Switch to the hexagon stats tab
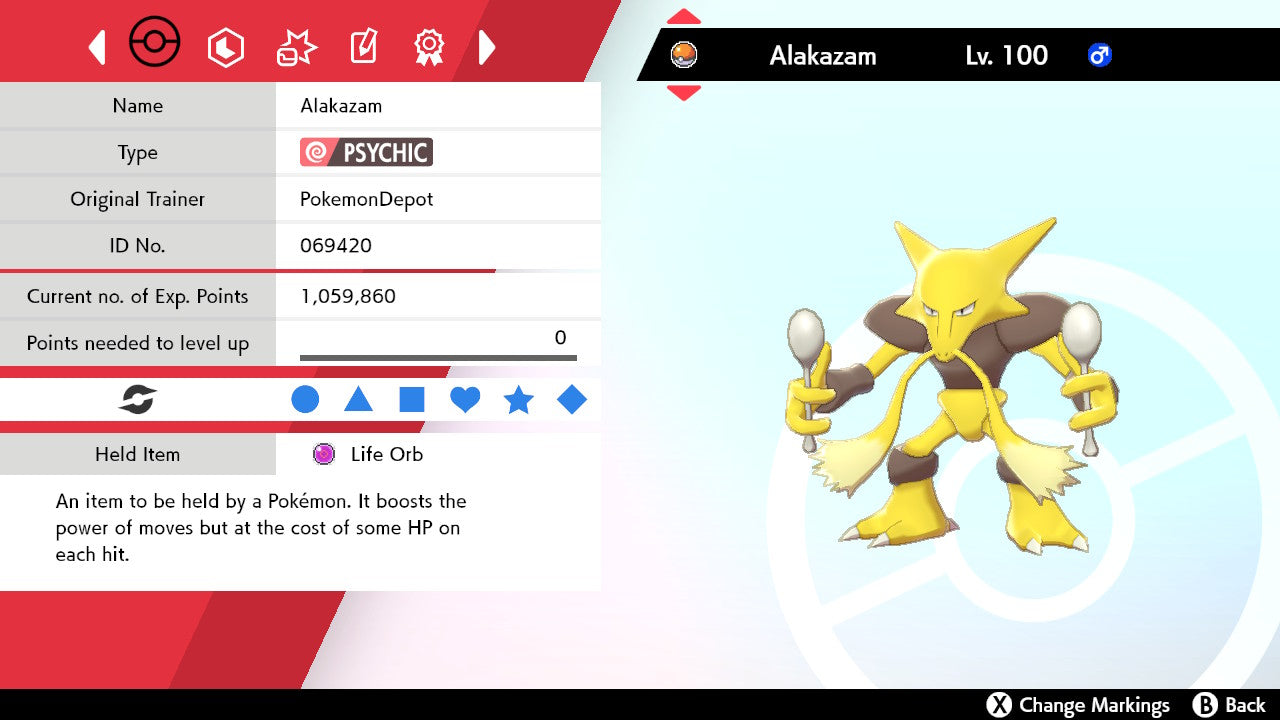The width and height of the screenshot is (1280, 720). click(225, 47)
